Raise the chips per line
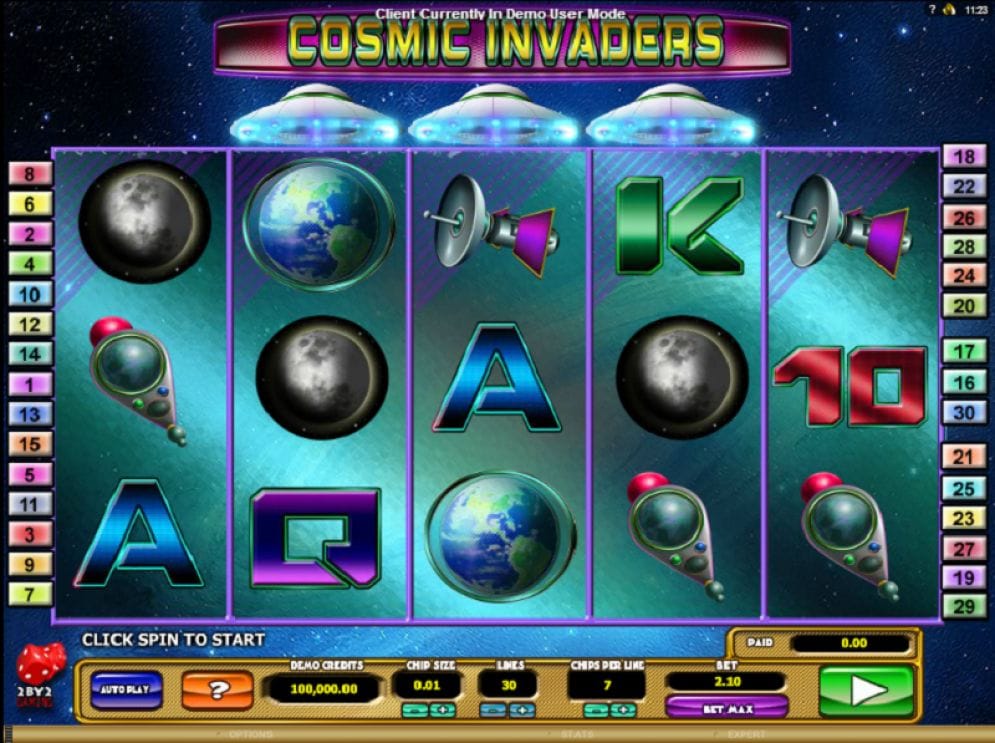Viewport: 995px width, 743px height. click(624, 710)
